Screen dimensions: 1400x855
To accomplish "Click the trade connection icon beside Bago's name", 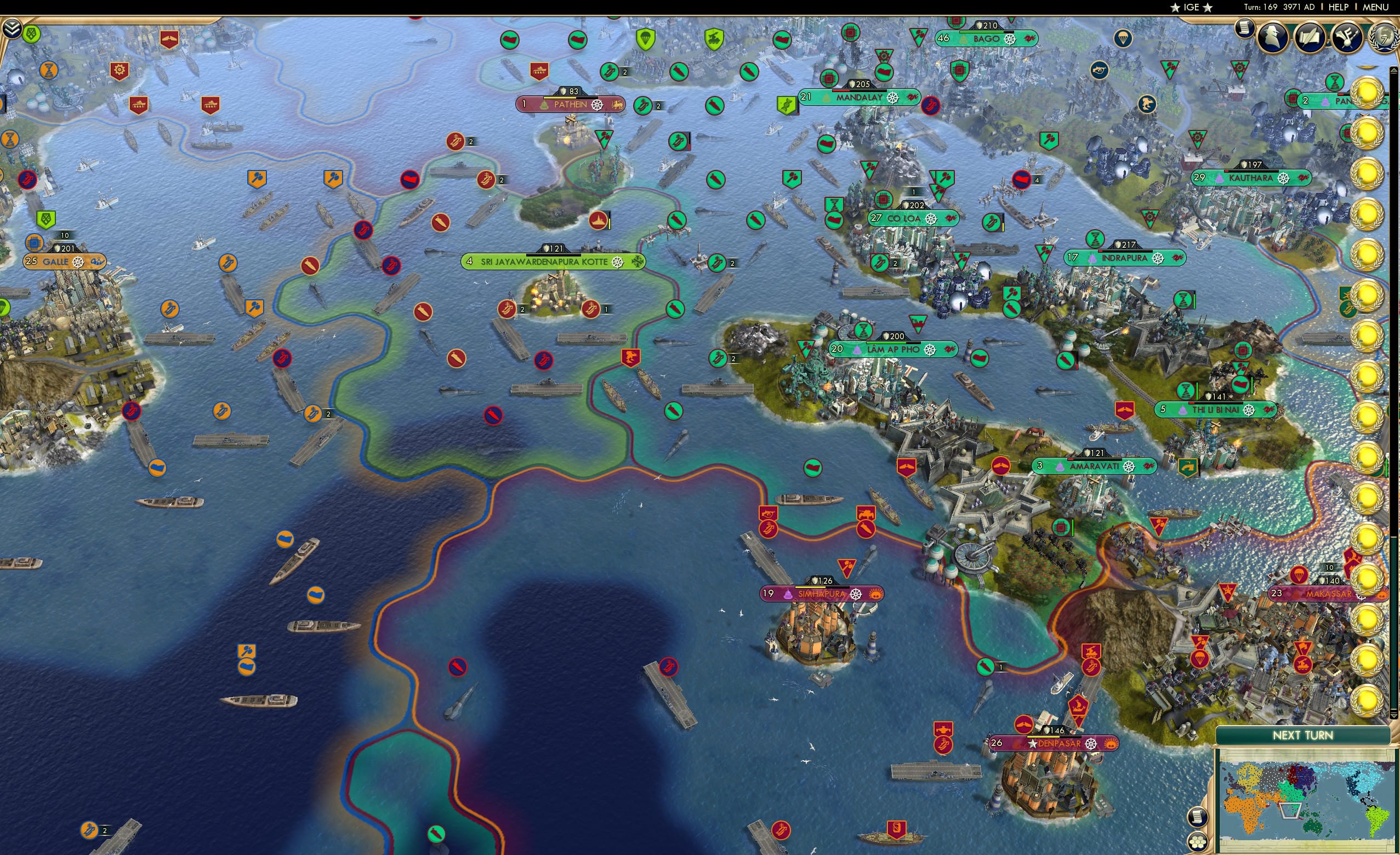I will click(x=1030, y=38).
